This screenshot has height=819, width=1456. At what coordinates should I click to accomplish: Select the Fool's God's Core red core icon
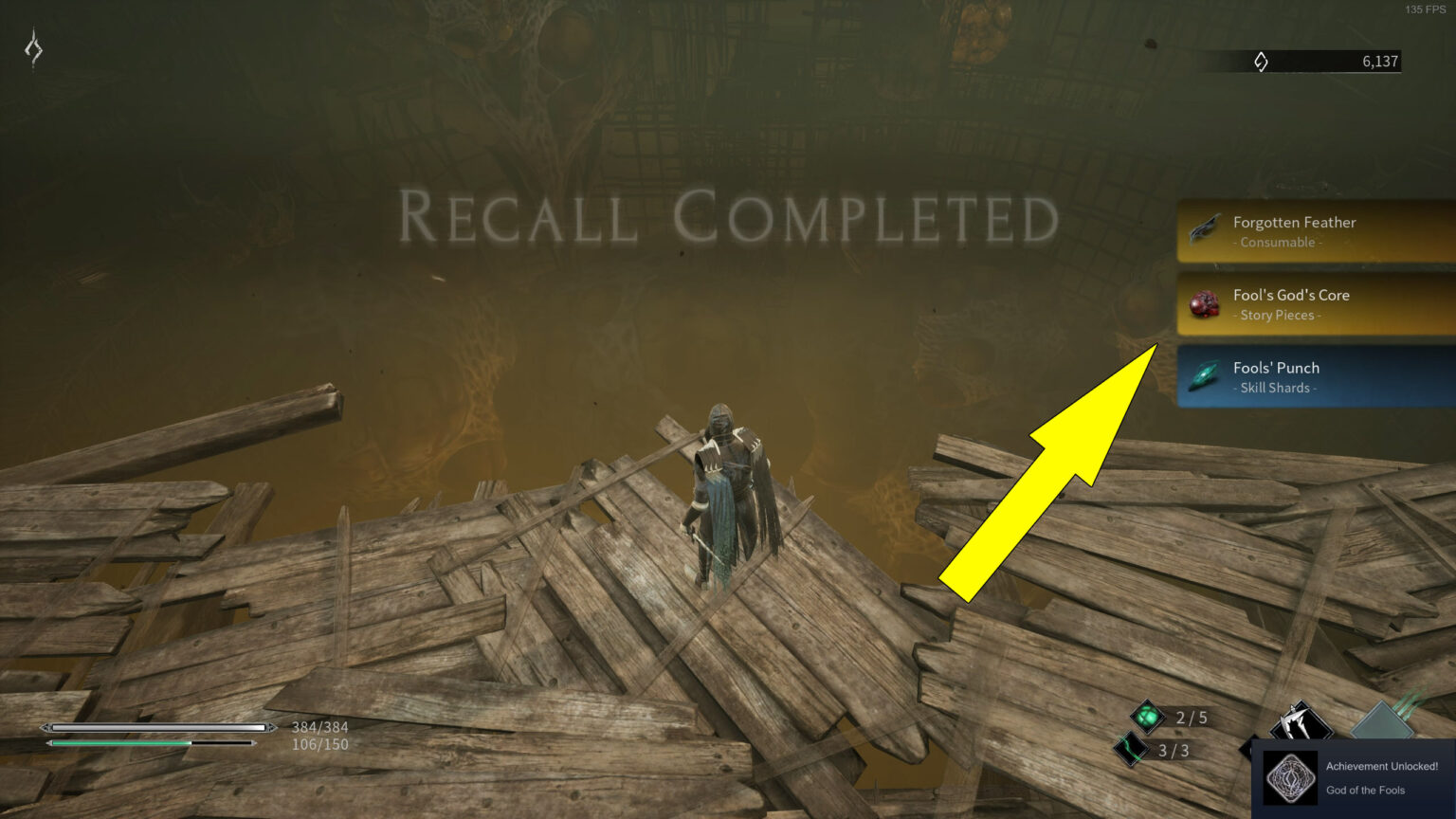(1202, 303)
